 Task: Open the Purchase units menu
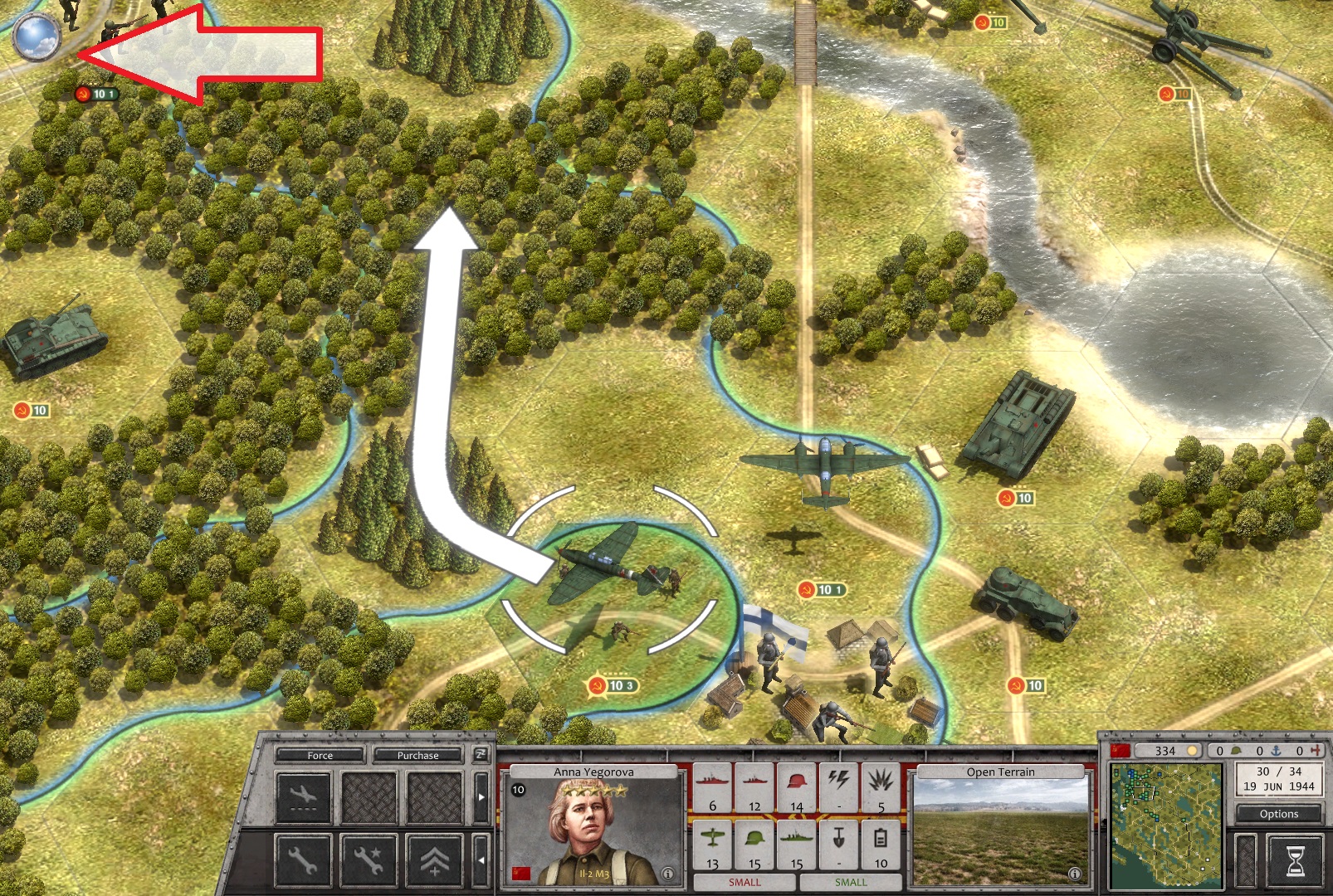[x=417, y=755]
